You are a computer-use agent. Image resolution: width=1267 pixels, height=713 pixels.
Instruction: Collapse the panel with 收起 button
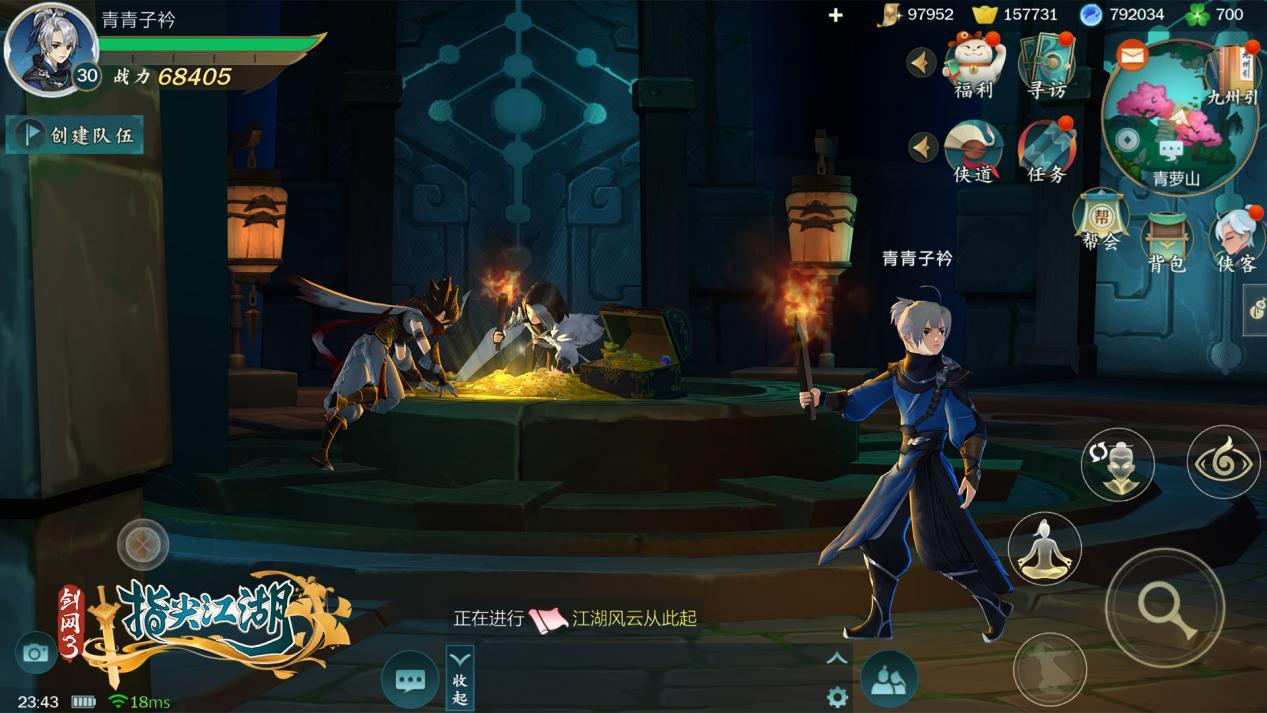pos(459,677)
